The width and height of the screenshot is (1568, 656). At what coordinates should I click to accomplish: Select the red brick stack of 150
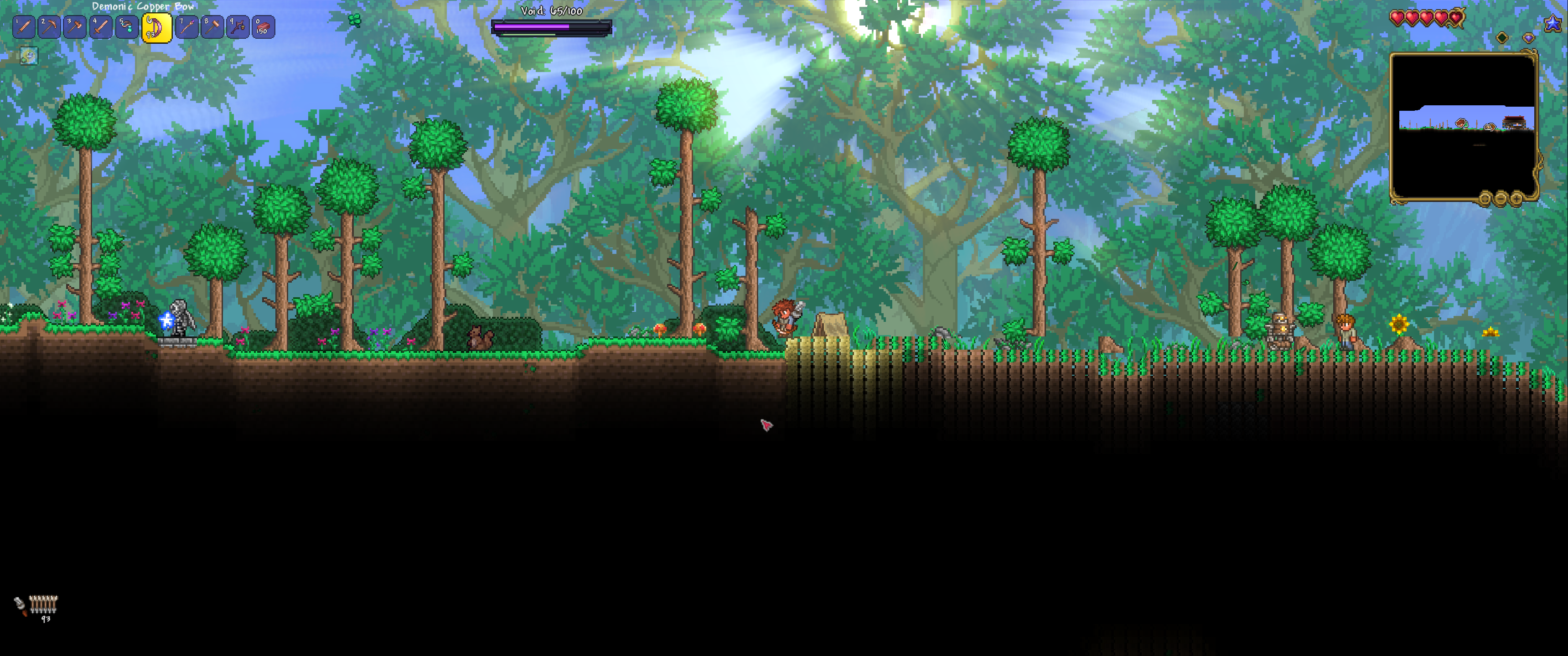click(x=264, y=27)
